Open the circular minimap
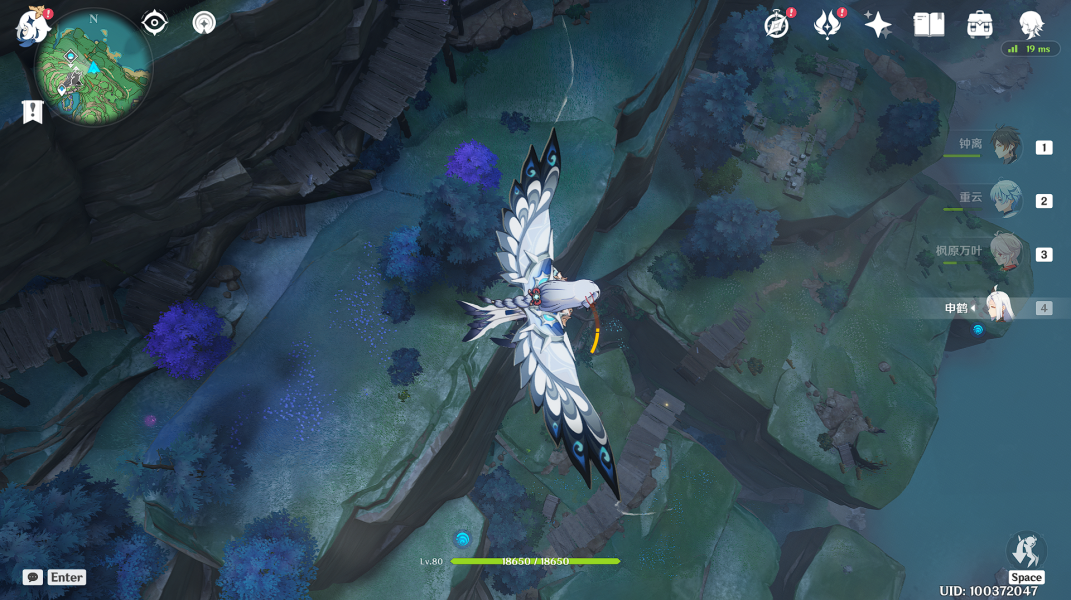Screen dimensions: 1071x600 tap(93, 68)
